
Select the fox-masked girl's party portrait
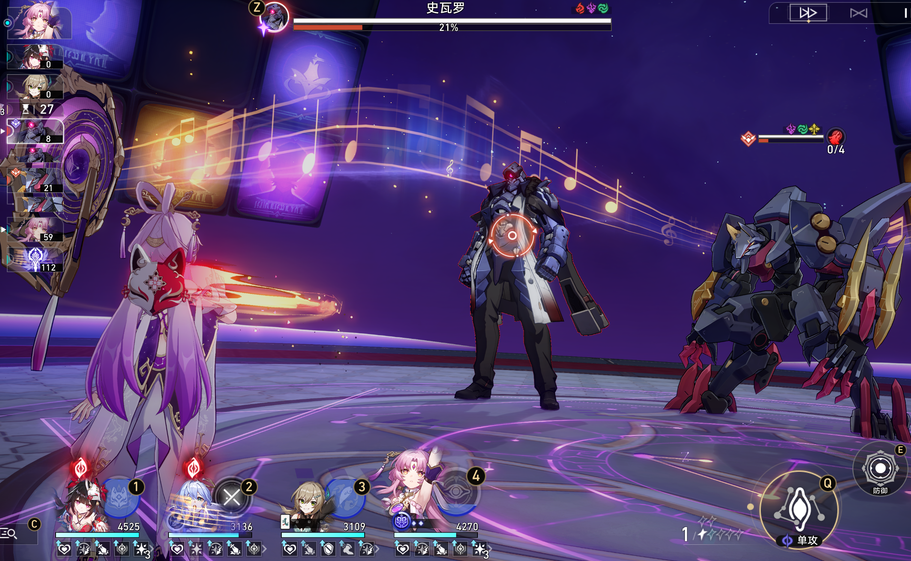[x=82, y=506]
